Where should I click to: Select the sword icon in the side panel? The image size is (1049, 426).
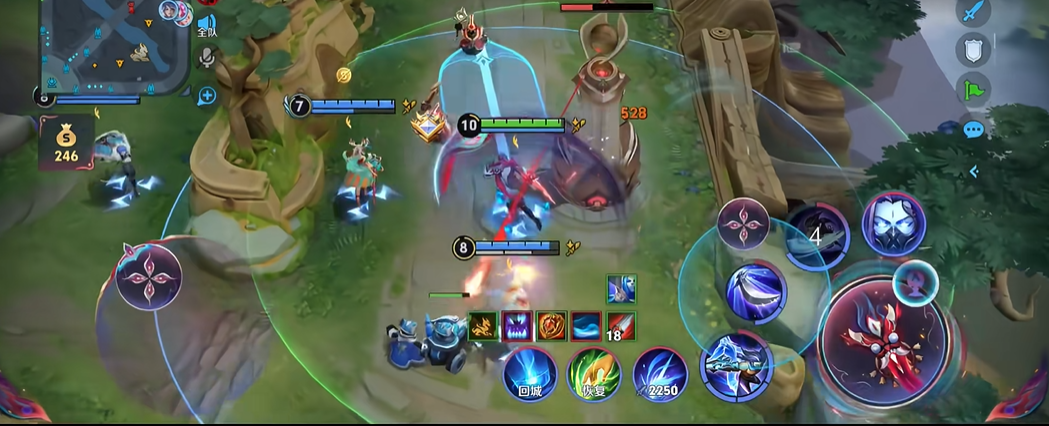[x=973, y=13]
